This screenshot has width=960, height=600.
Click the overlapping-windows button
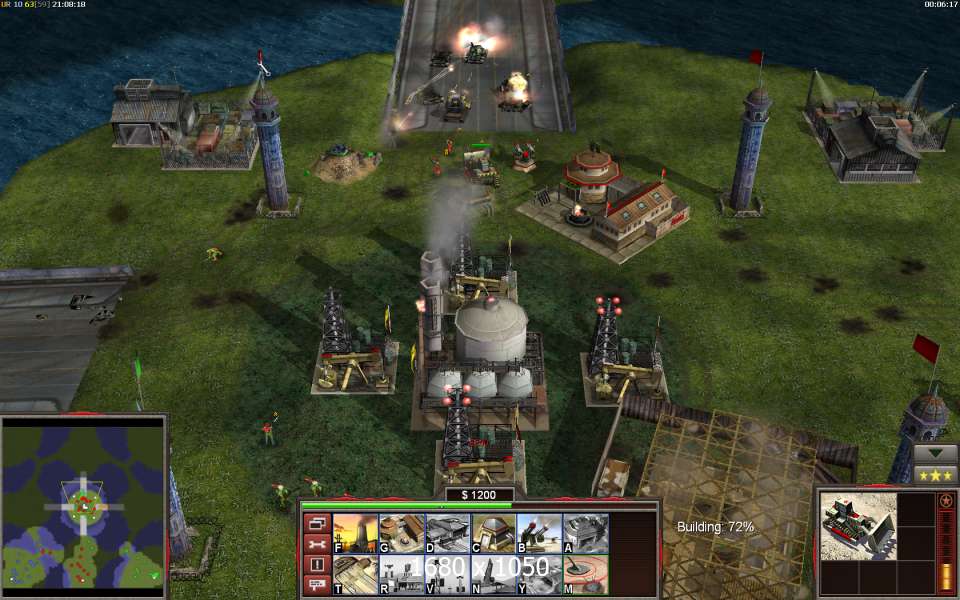click(316, 523)
